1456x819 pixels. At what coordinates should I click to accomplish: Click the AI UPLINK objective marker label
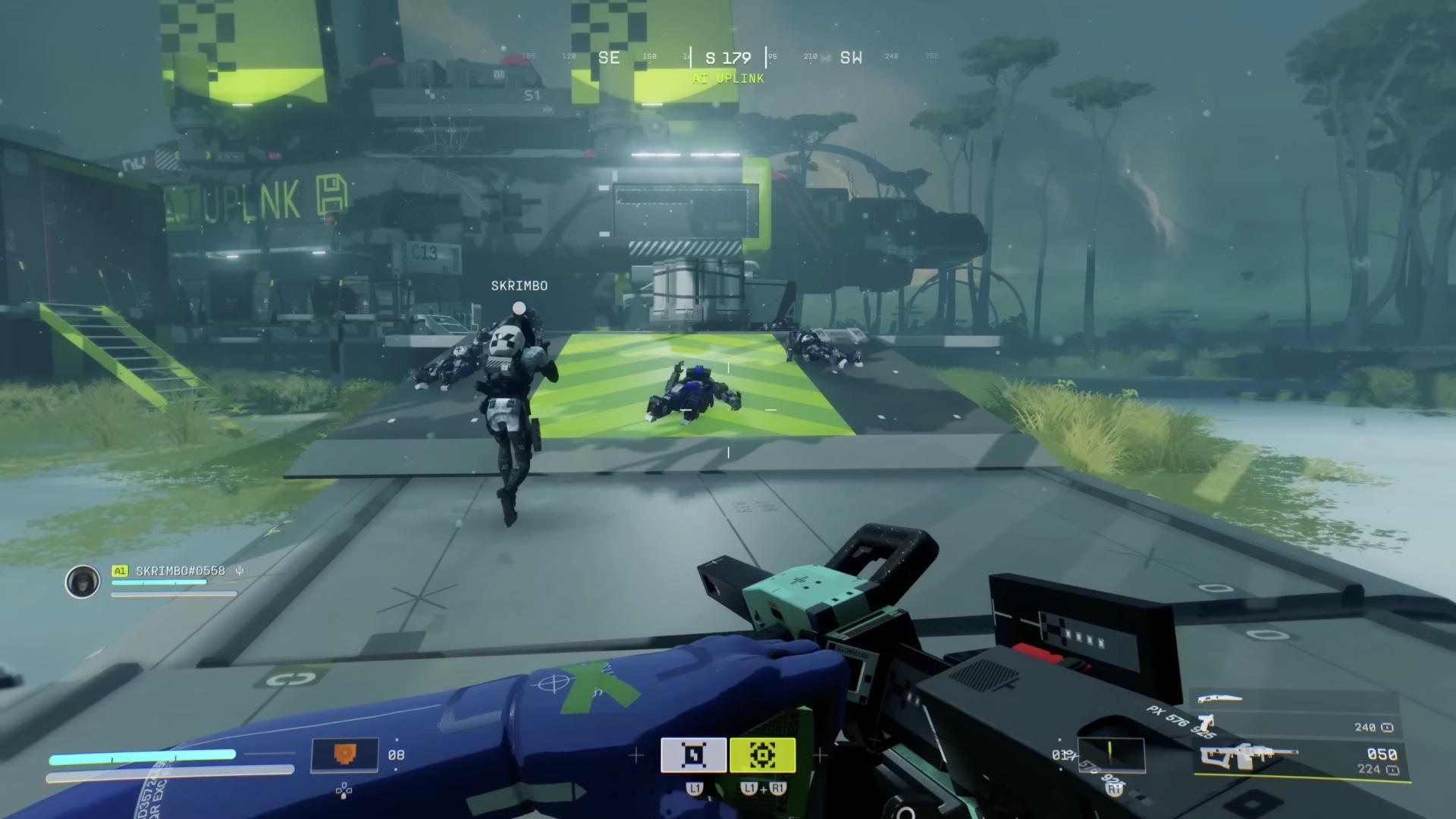(x=728, y=79)
